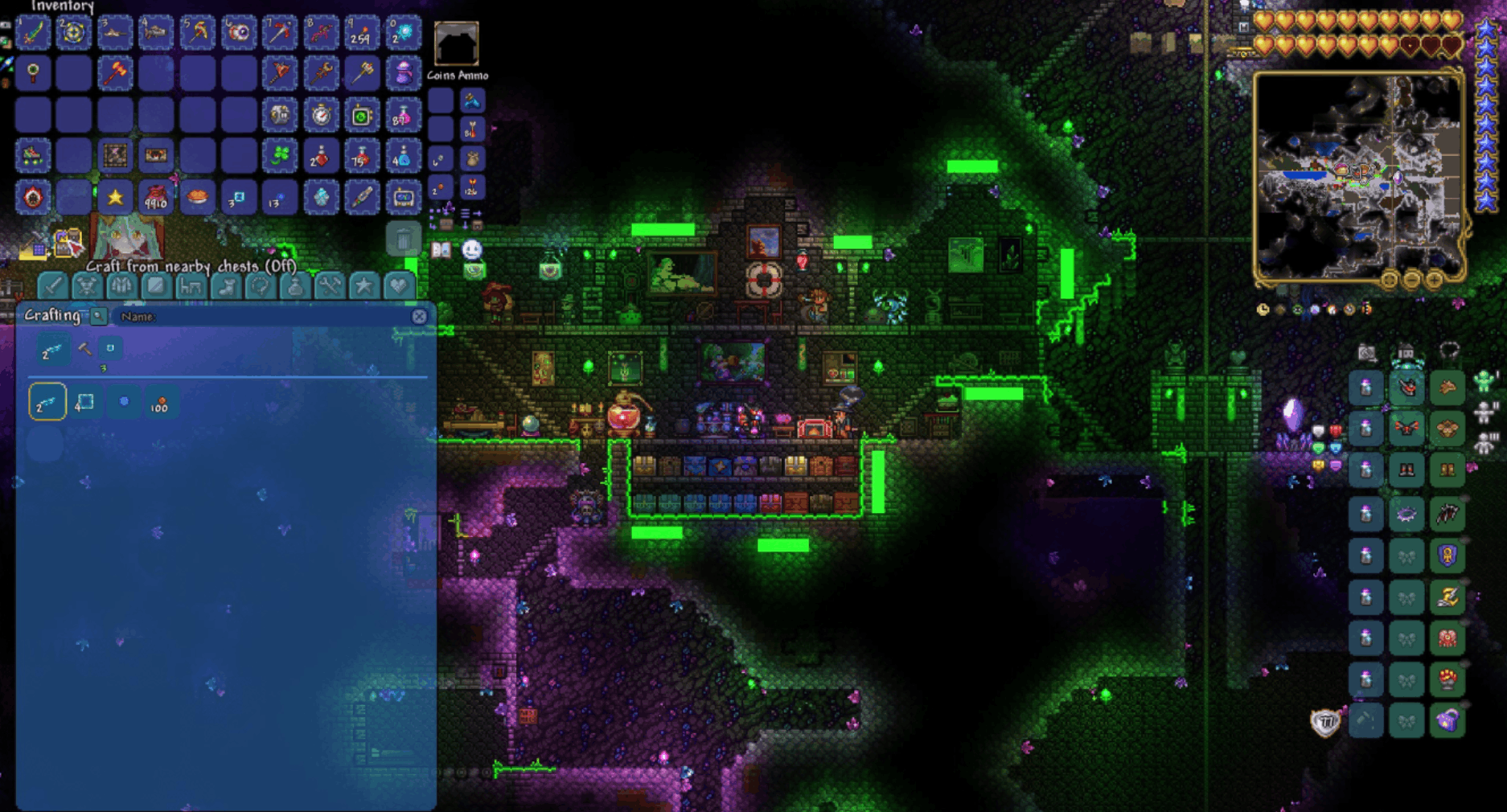Click the crafting Name search field
This screenshot has height=812, width=1507.
[x=257, y=317]
